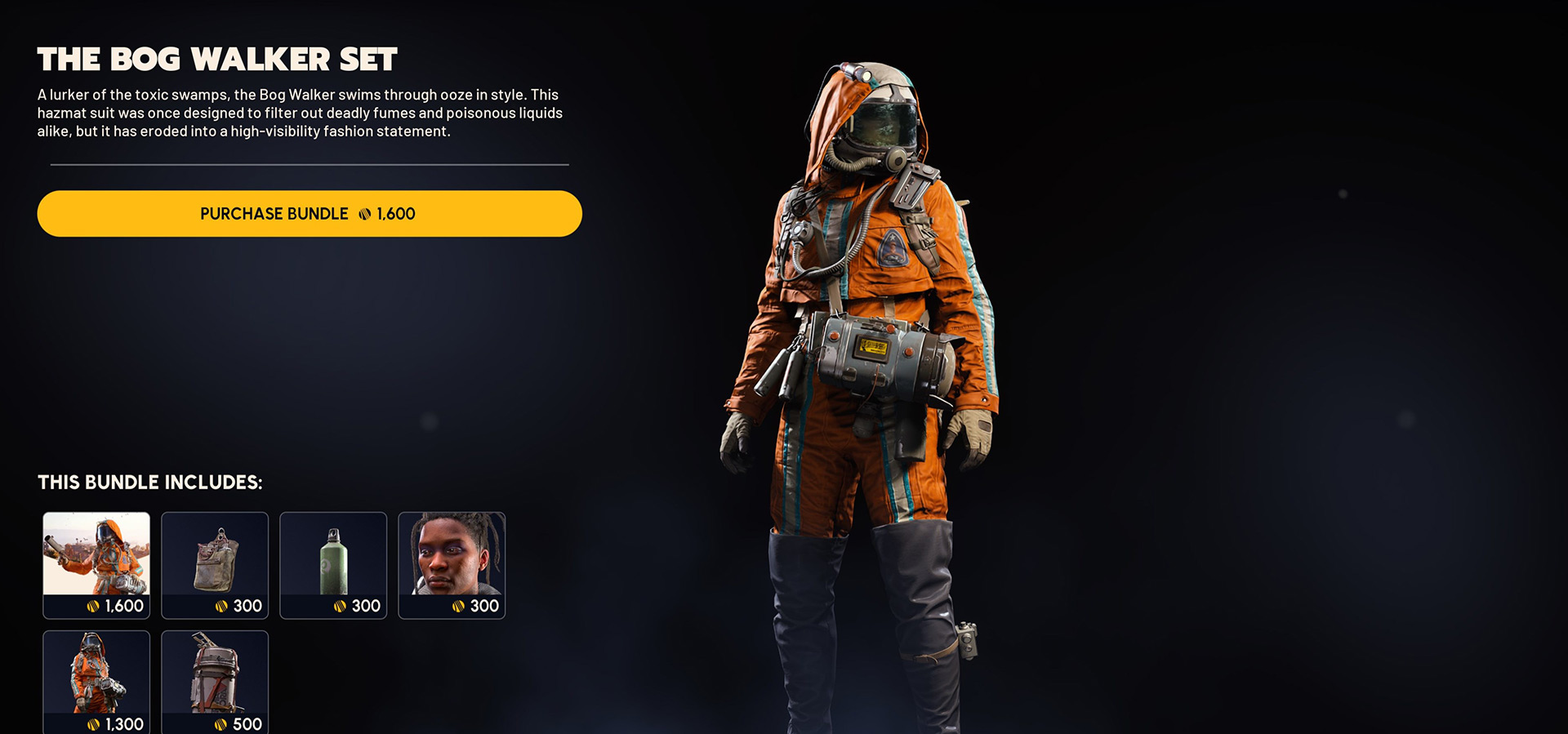Open the hazmat outfit item priced 1,300

tap(96, 682)
